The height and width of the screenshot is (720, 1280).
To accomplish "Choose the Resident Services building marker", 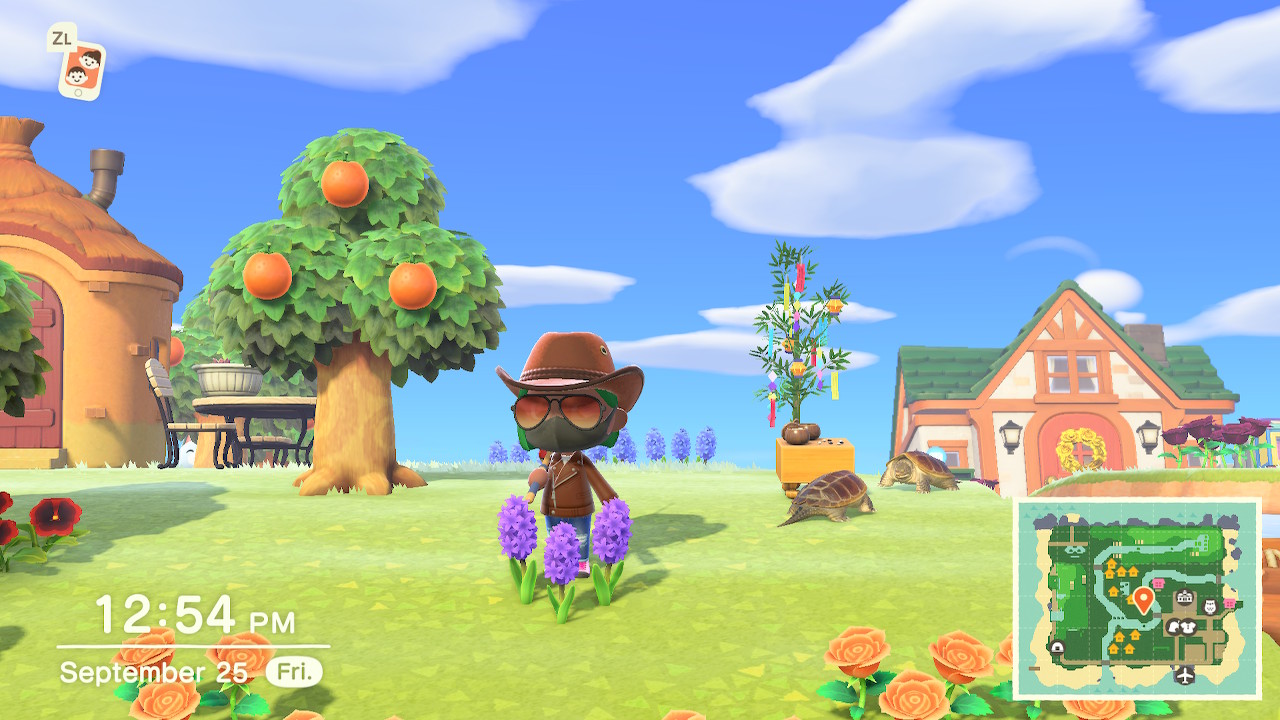I will pos(1186,598).
